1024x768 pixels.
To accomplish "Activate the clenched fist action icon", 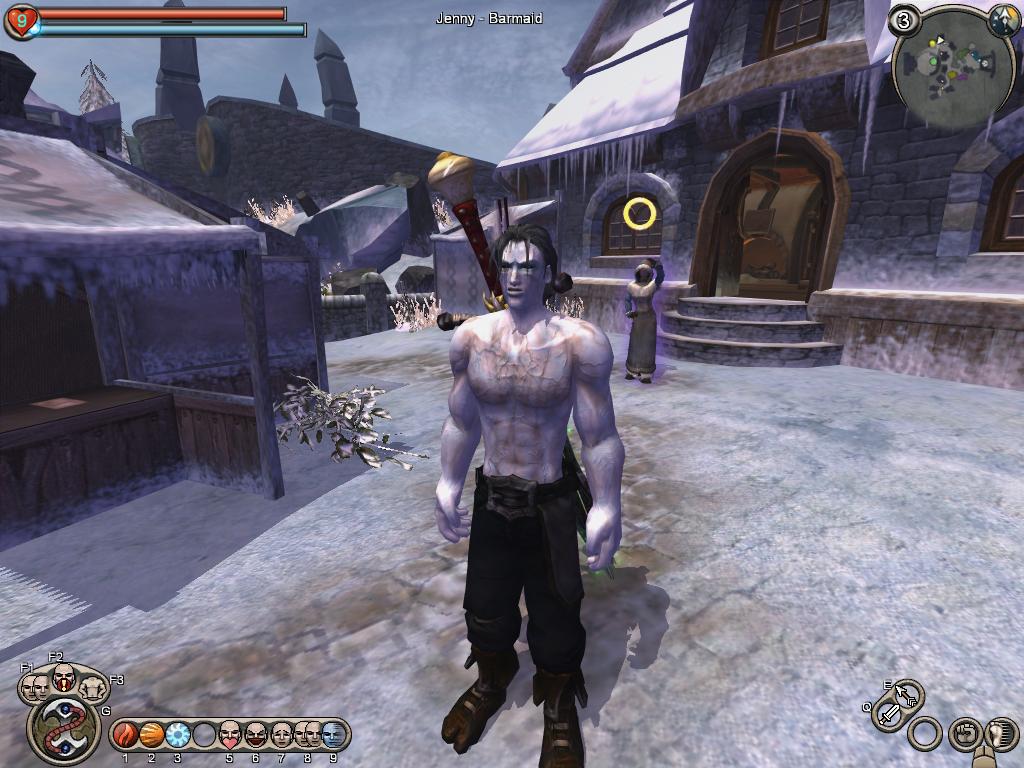I will pyautogui.click(x=963, y=733).
